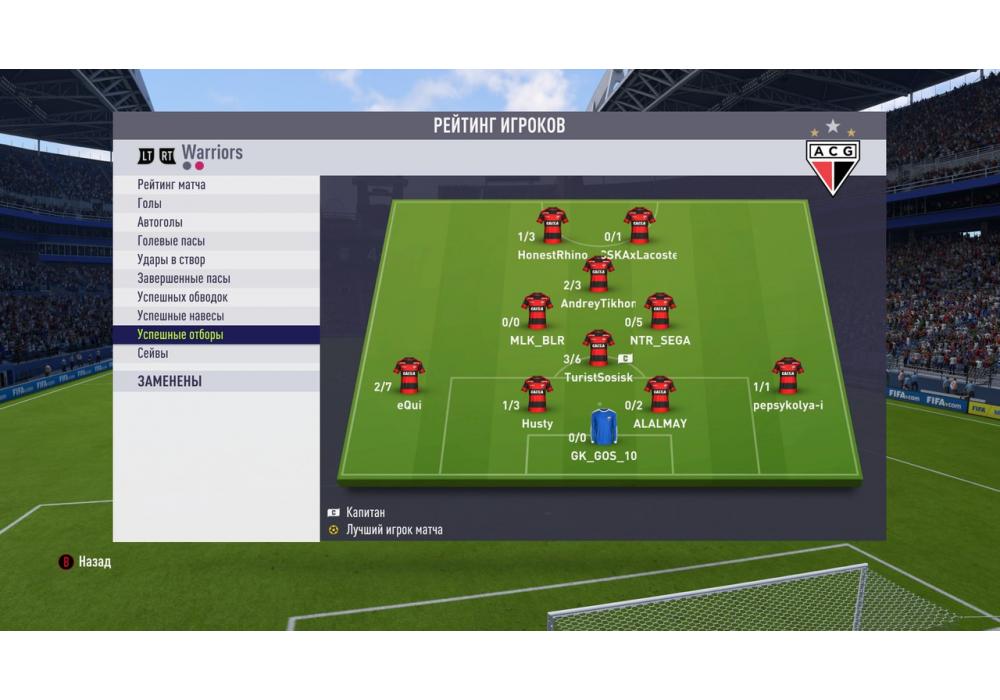The height and width of the screenshot is (700, 1000).
Task: Pick player HonestRhino on the formation
Action: pos(552,226)
